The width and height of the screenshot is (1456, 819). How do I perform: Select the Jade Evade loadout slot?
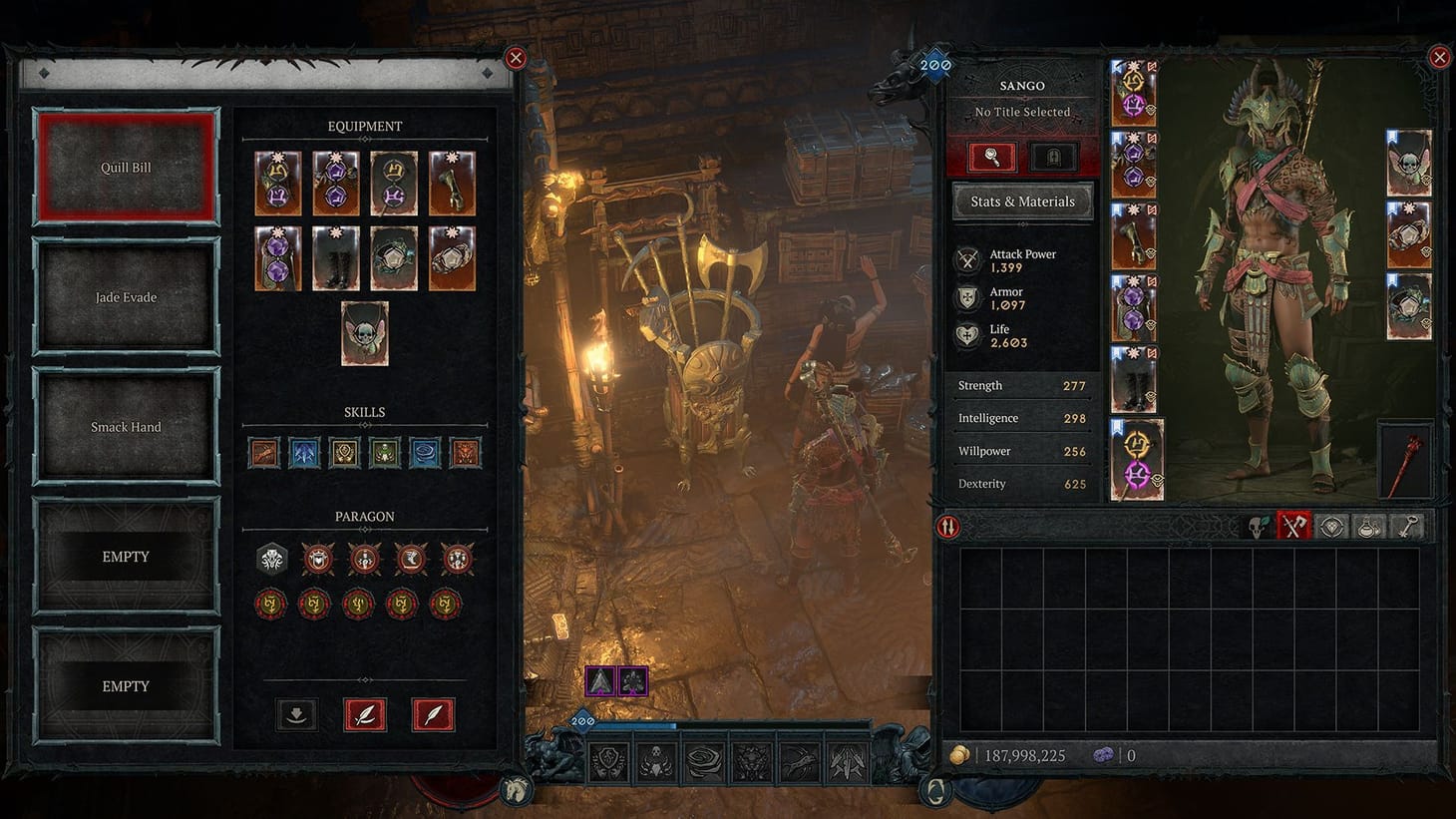(125, 296)
